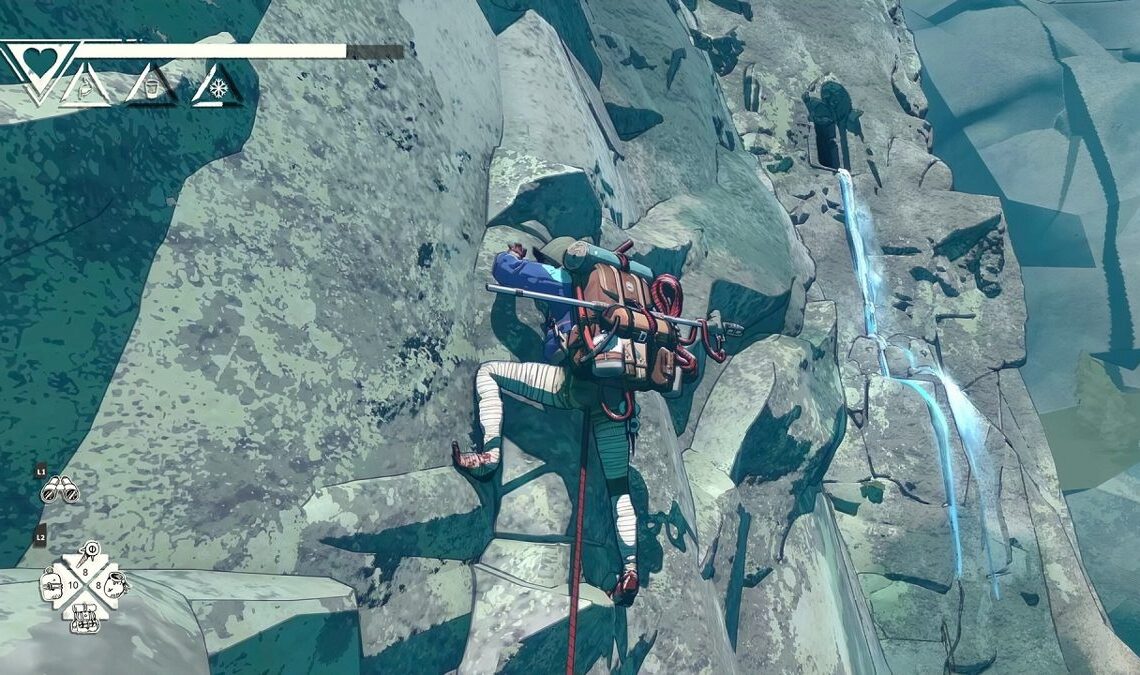The height and width of the screenshot is (675, 1140).
Task: Use the binoculars icon
Action: (x=59, y=490)
